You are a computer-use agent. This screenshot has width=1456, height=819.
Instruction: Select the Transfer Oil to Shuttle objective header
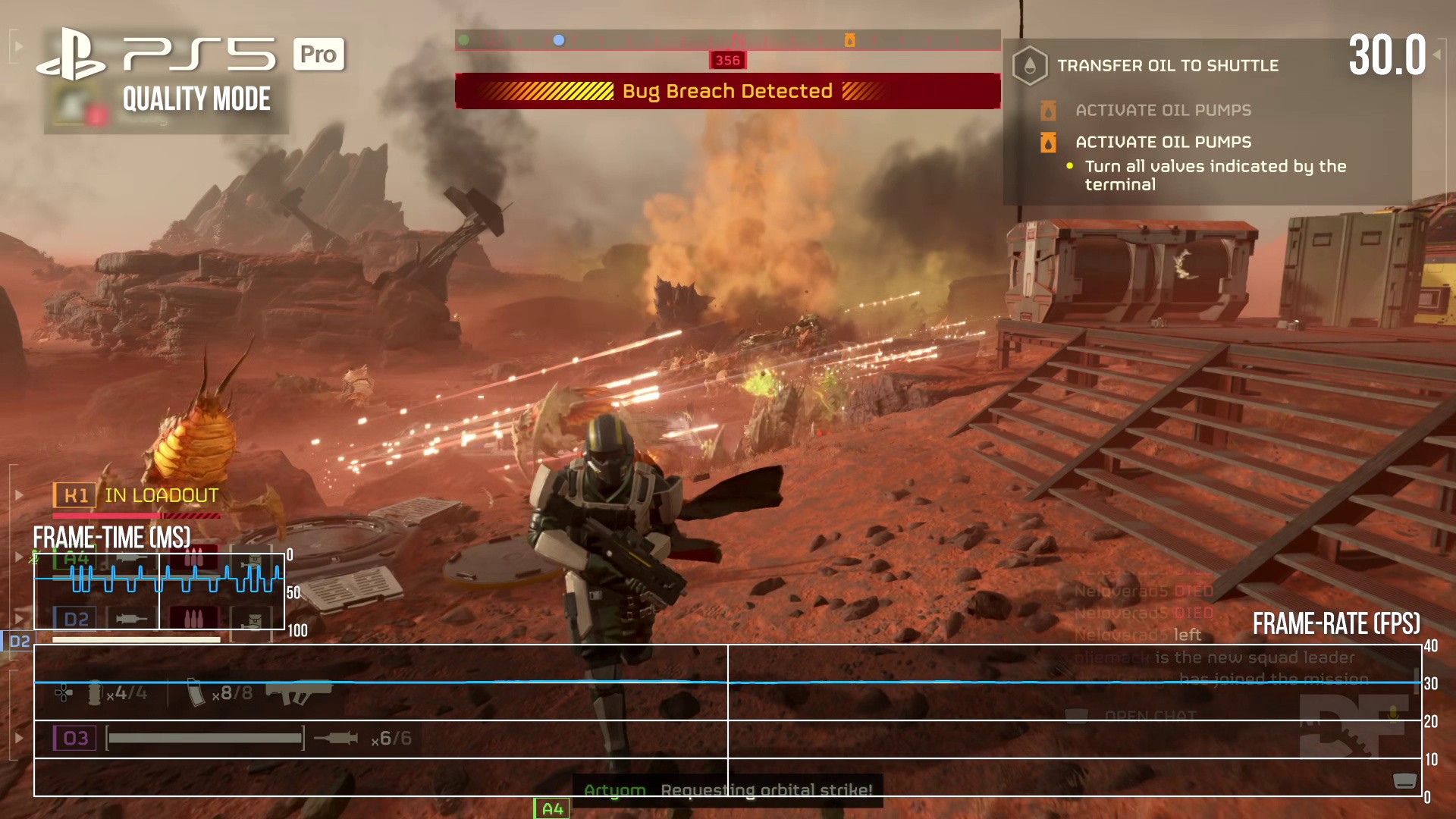tap(1167, 66)
